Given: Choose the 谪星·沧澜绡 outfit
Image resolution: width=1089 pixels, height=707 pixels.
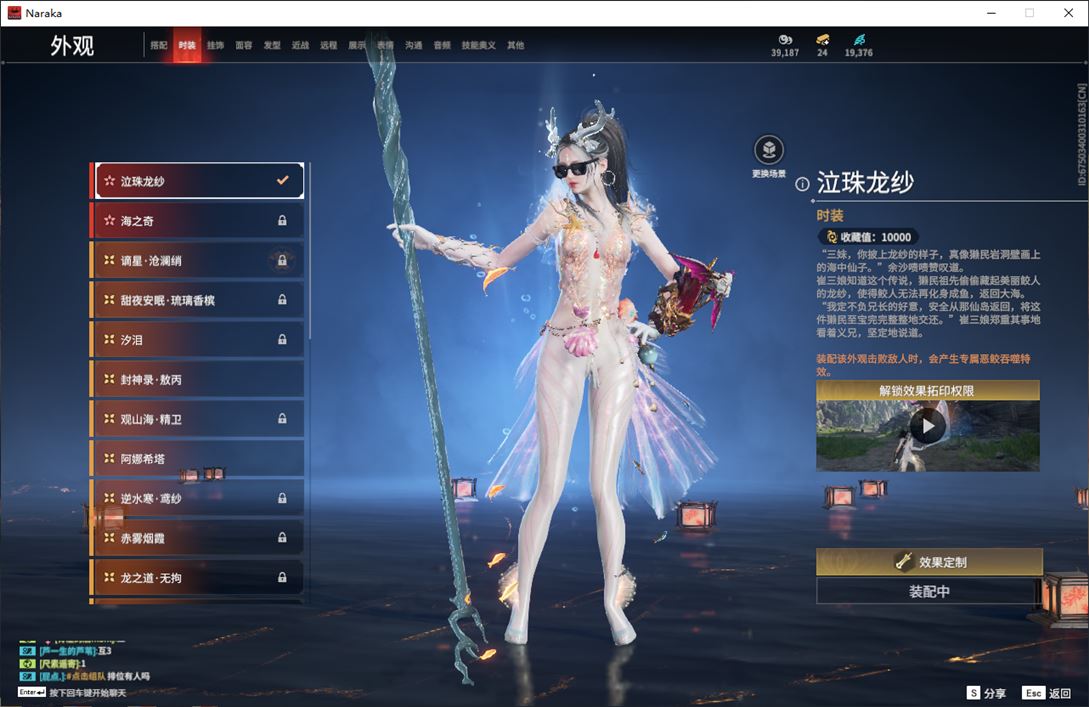Looking at the screenshot, I should [x=198, y=260].
